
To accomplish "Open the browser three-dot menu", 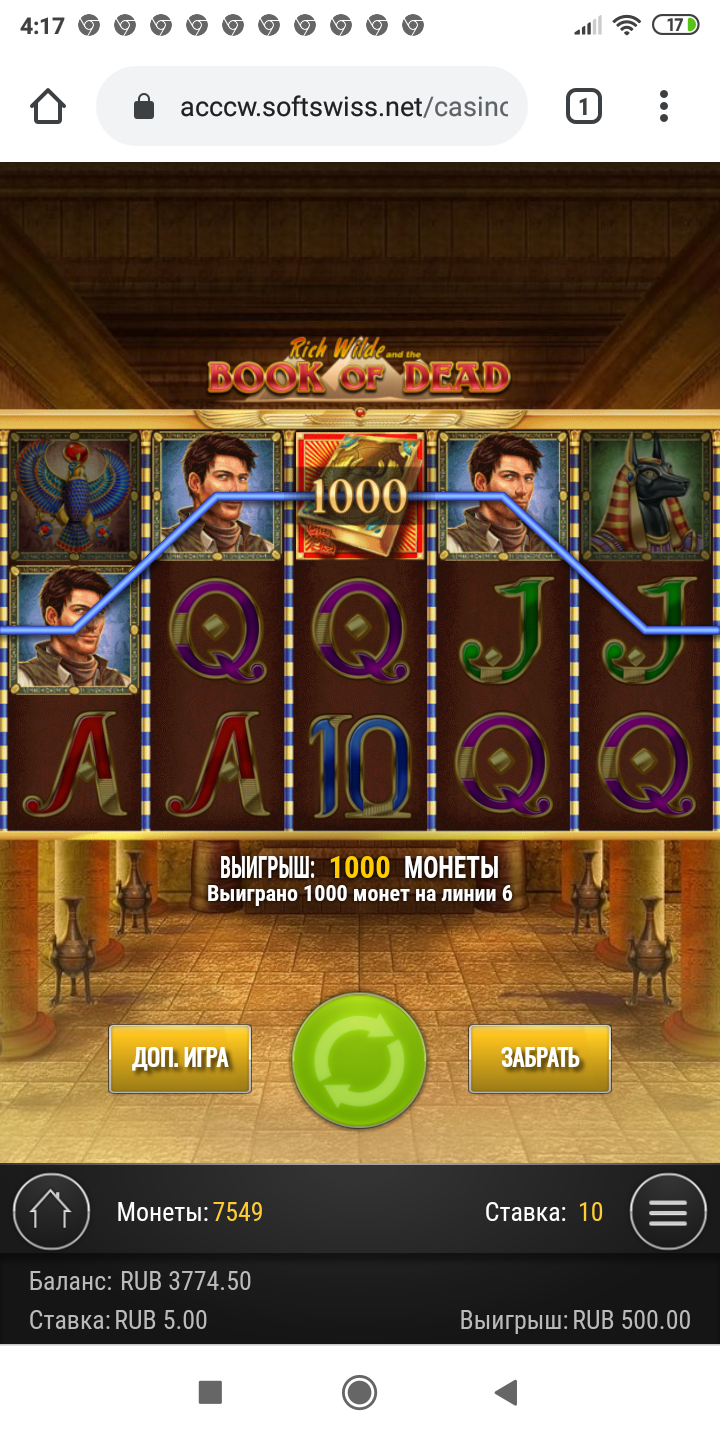I will tap(664, 106).
